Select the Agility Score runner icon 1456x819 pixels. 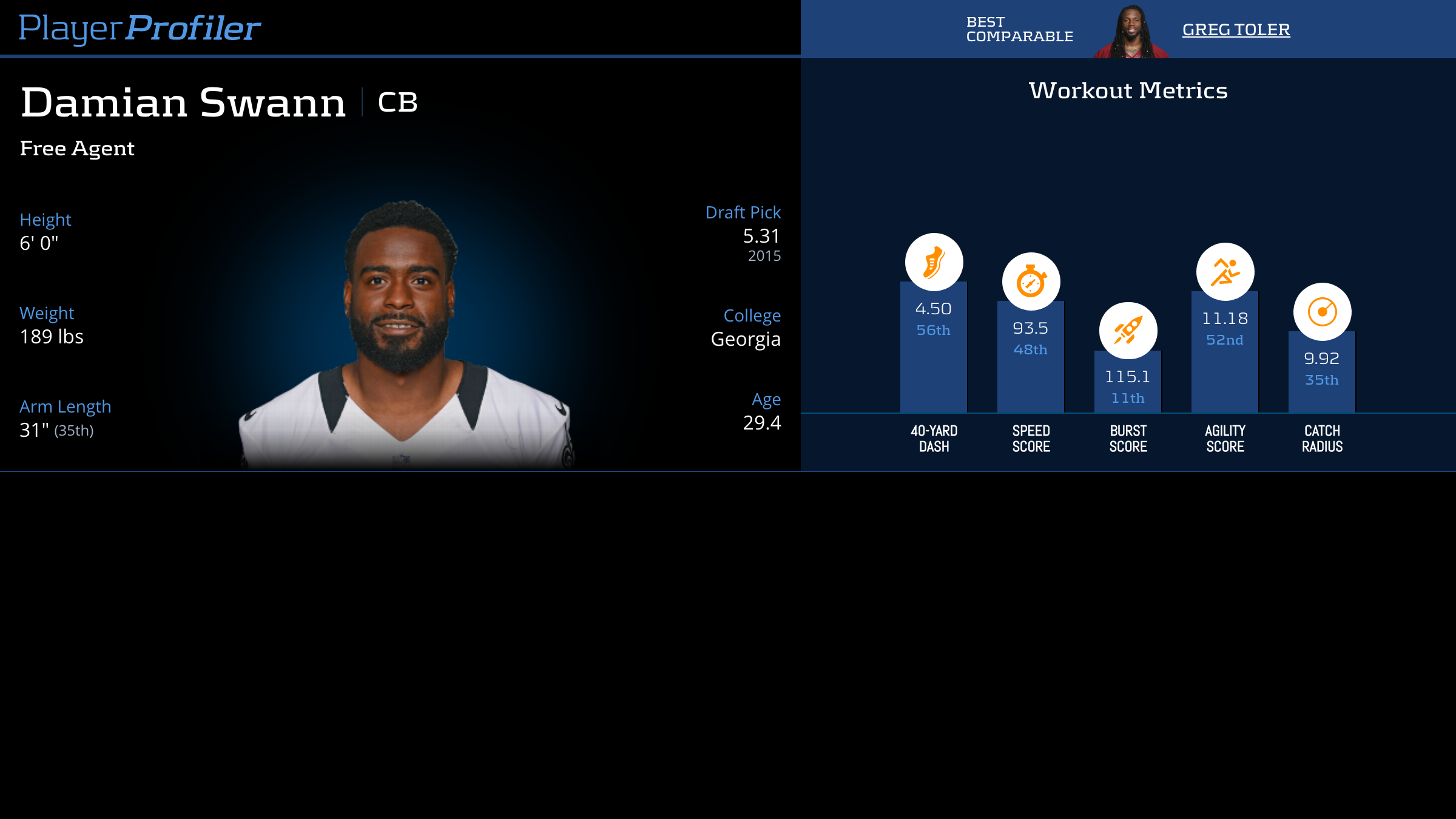[x=1225, y=272]
